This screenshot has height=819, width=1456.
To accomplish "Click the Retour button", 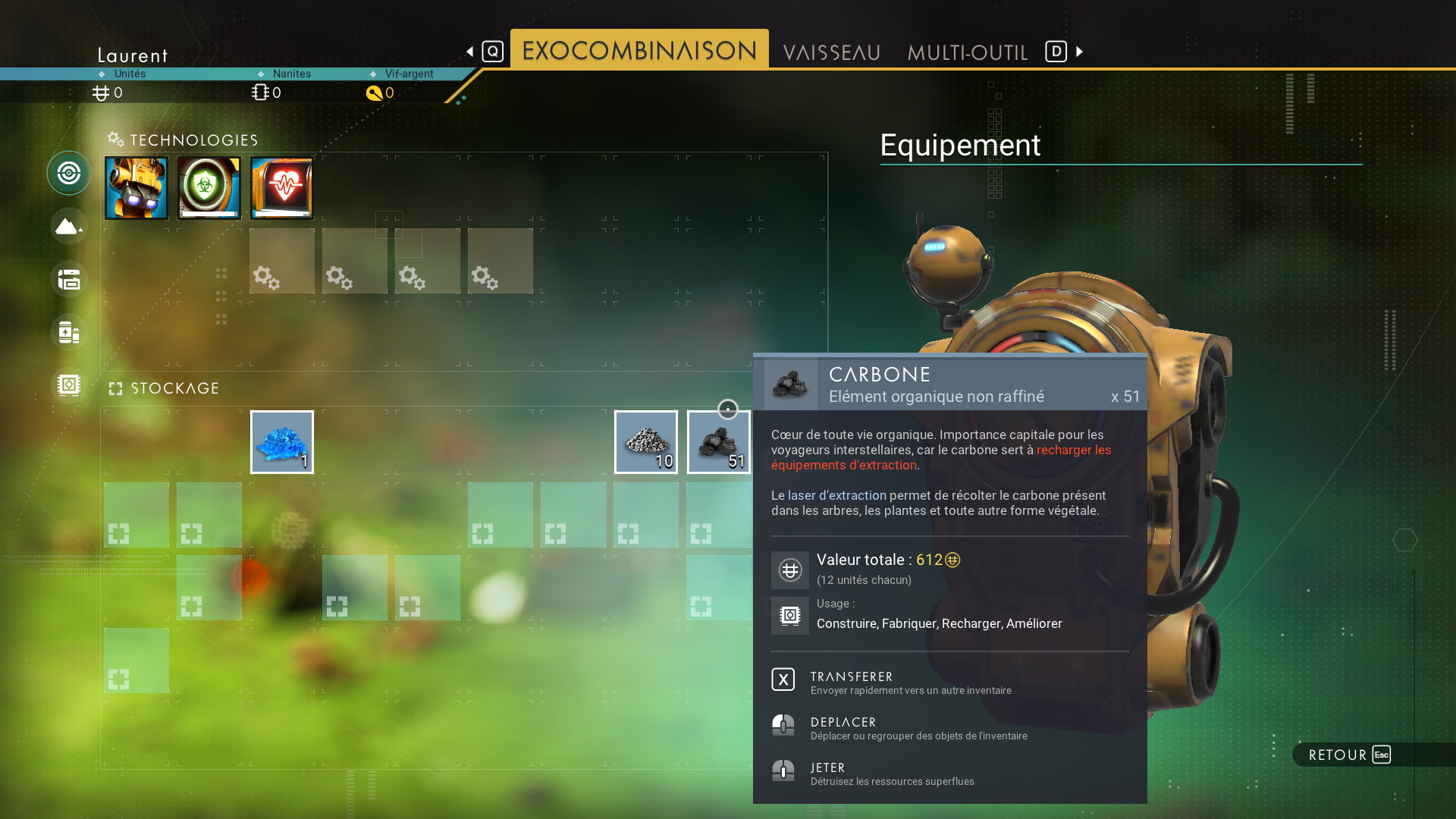I will click(1349, 755).
